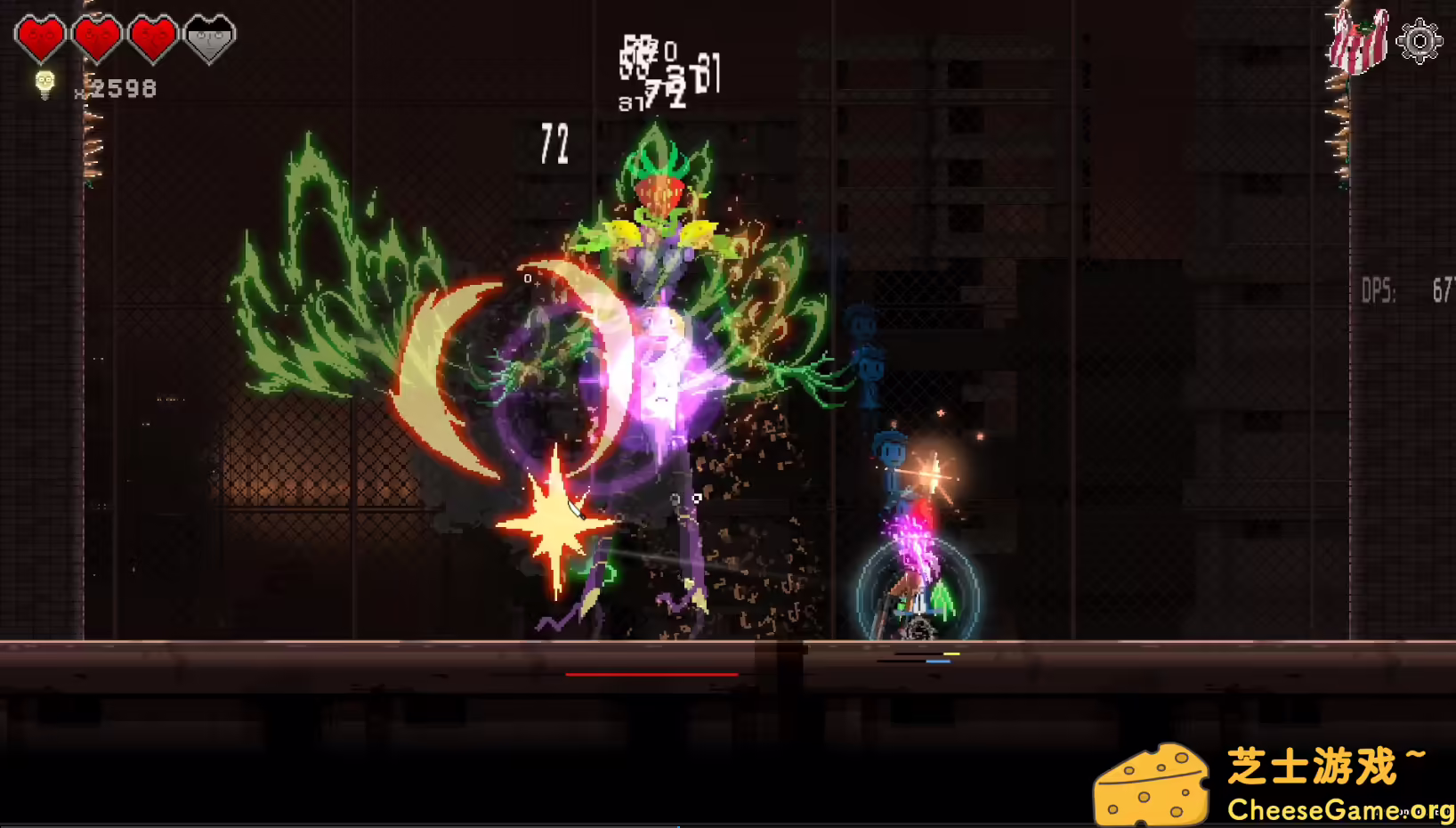Select the candy cane item near the gear
Image resolution: width=1456 pixels, height=828 pixels.
pyautogui.click(x=1357, y=39)
